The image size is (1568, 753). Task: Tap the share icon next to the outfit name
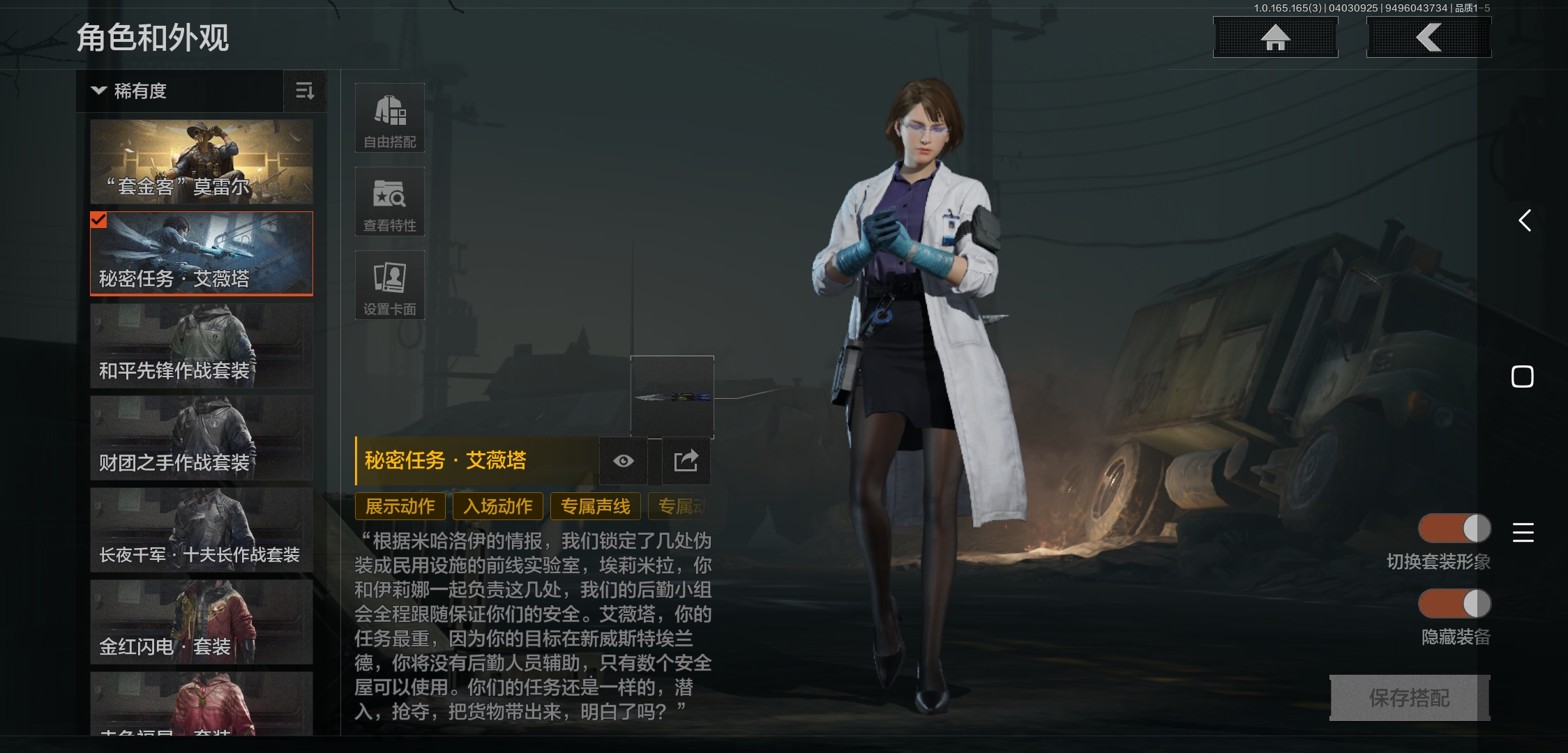coord(686,460)
